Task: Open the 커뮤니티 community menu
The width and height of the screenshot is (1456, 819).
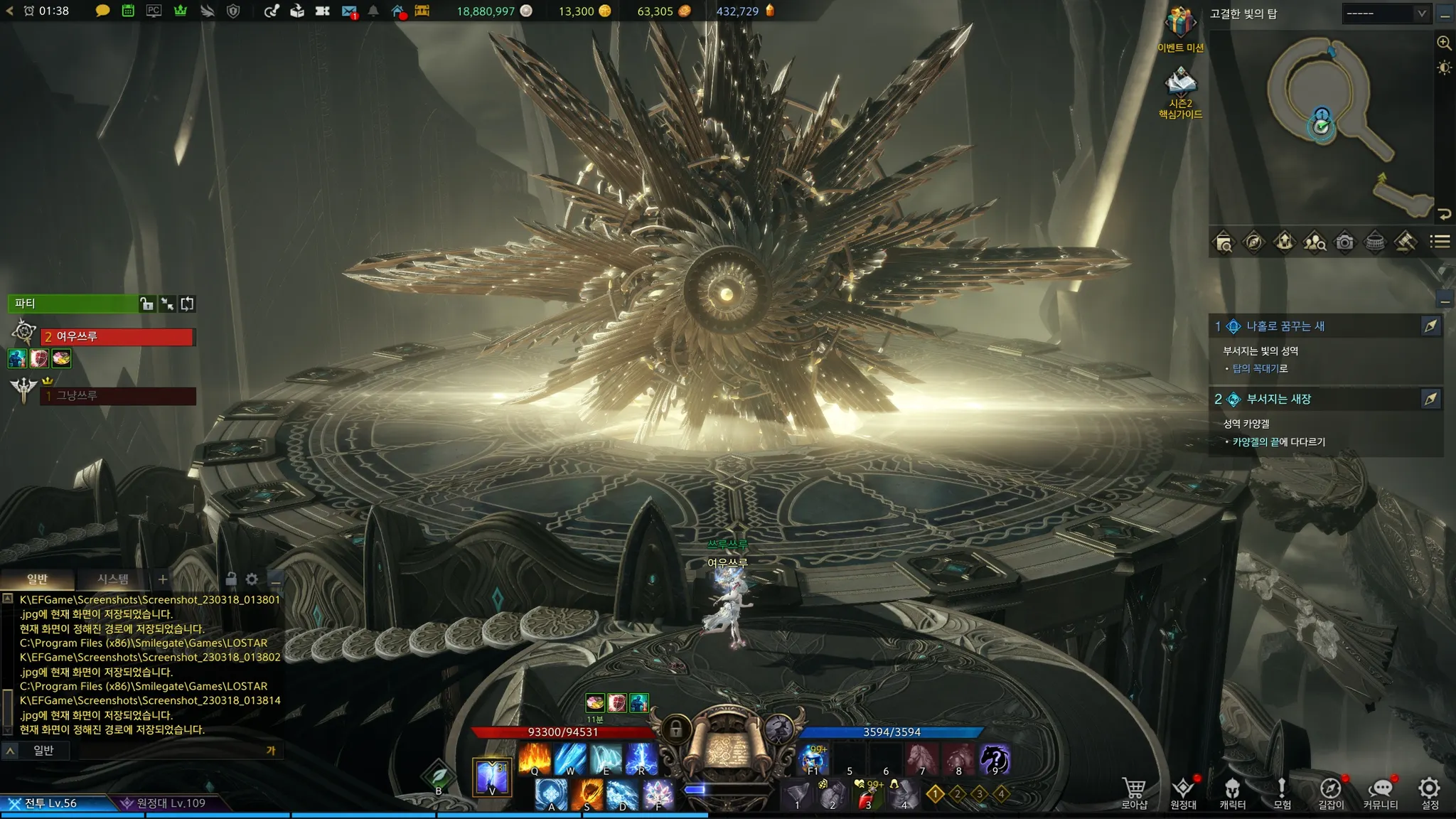Action: 1380,792
